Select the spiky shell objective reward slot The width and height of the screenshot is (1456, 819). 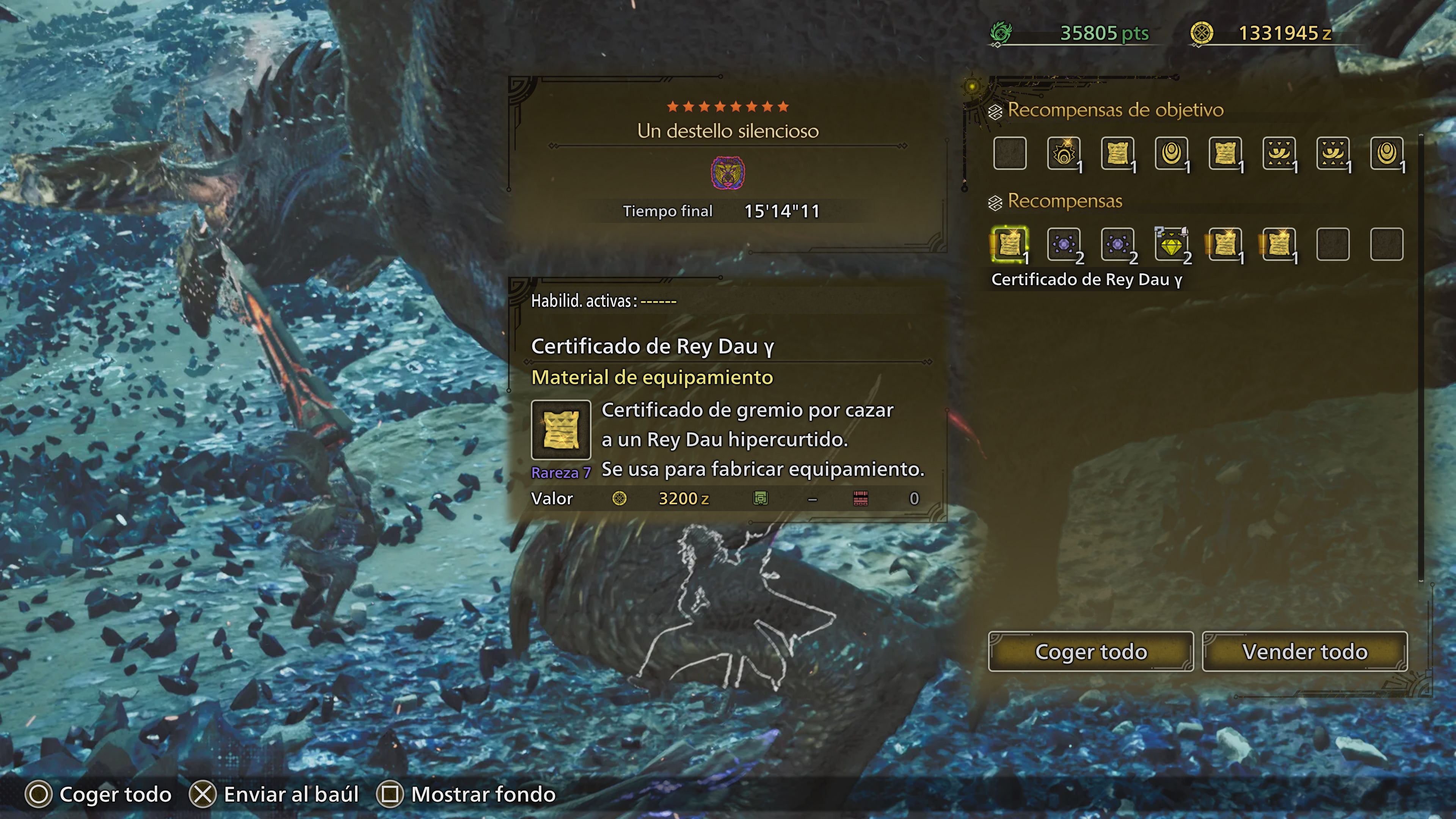pos(1064,153)
